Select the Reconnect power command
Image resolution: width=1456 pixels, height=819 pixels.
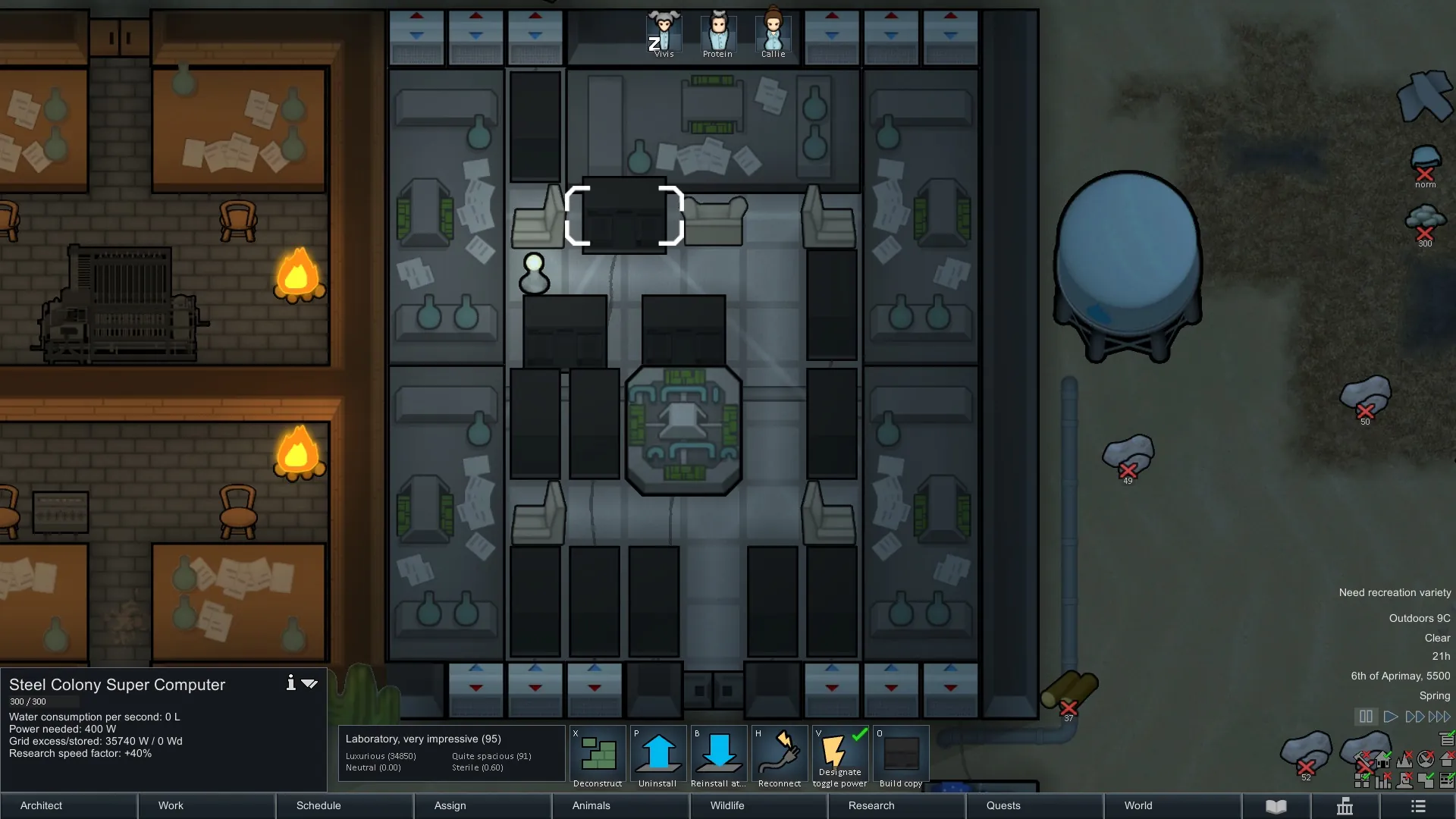780,757
